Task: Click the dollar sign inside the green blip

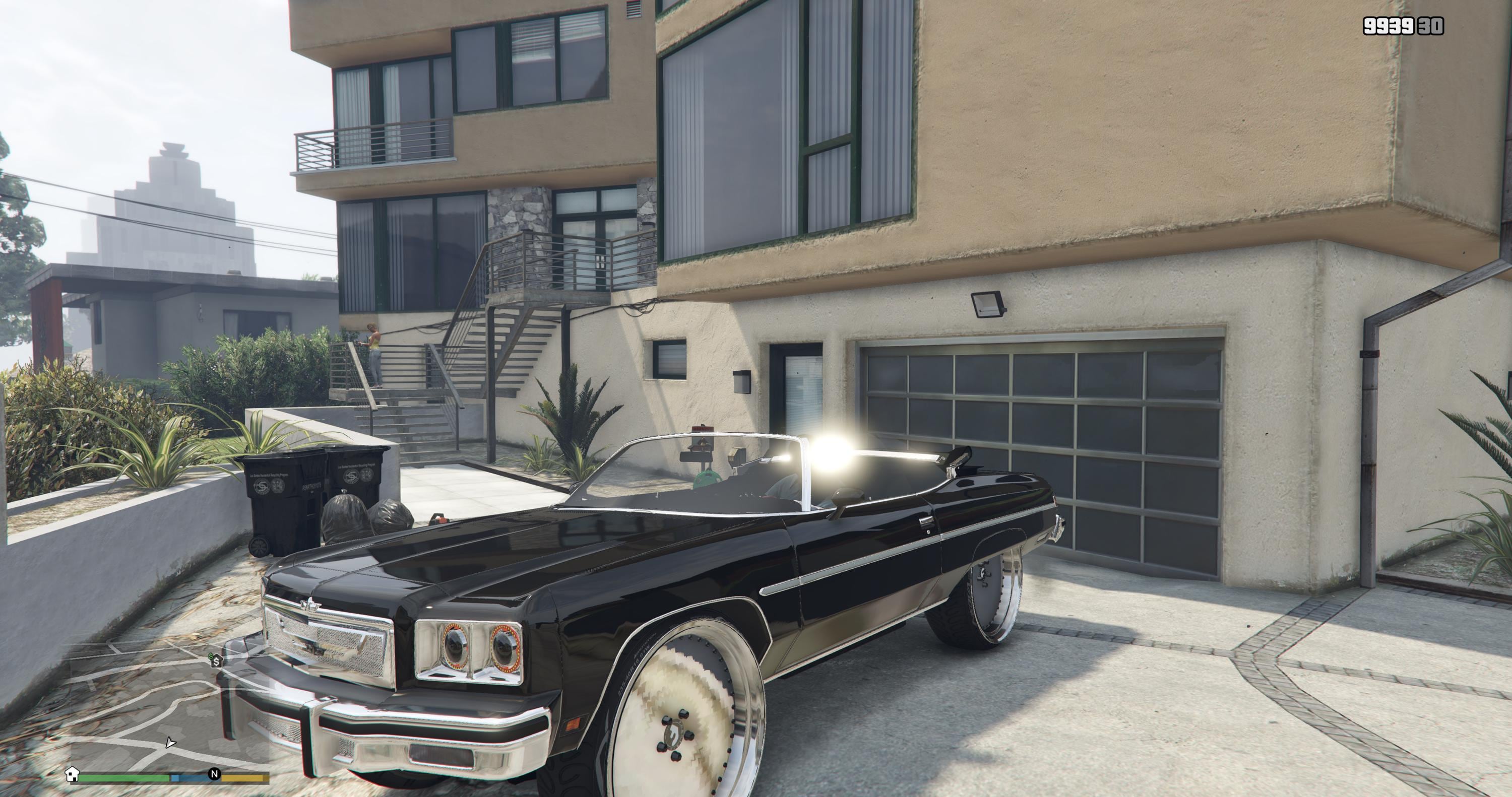Action: click(217, 662)
